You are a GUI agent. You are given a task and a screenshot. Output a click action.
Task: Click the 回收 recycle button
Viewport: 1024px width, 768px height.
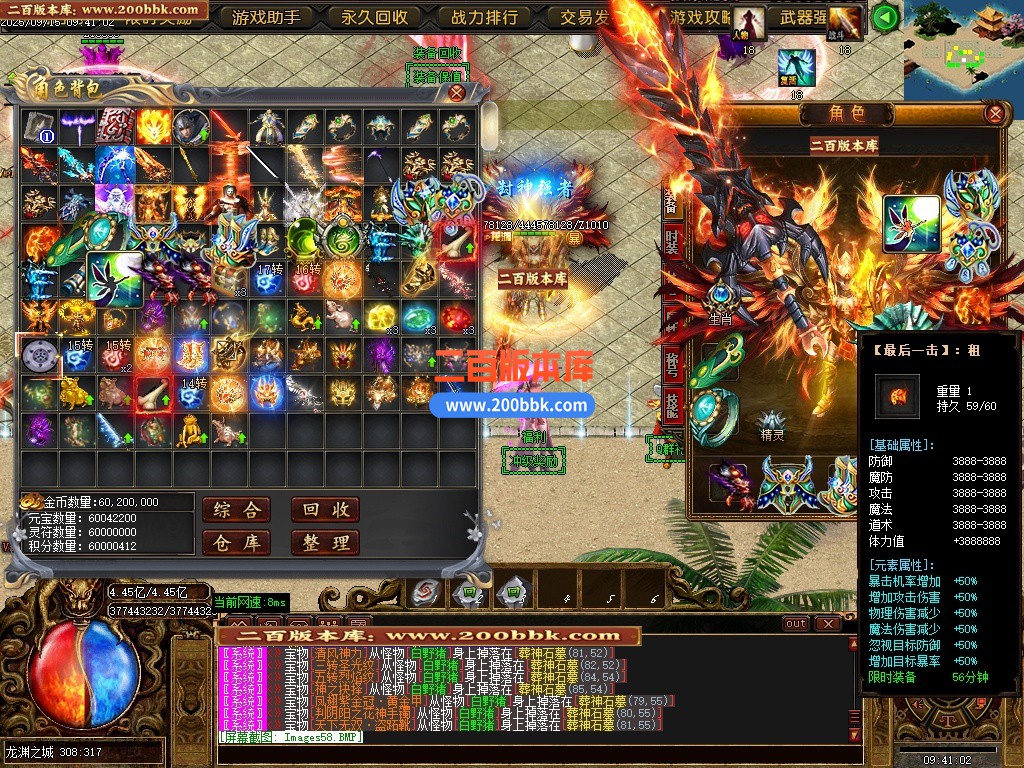coord(325,510)
